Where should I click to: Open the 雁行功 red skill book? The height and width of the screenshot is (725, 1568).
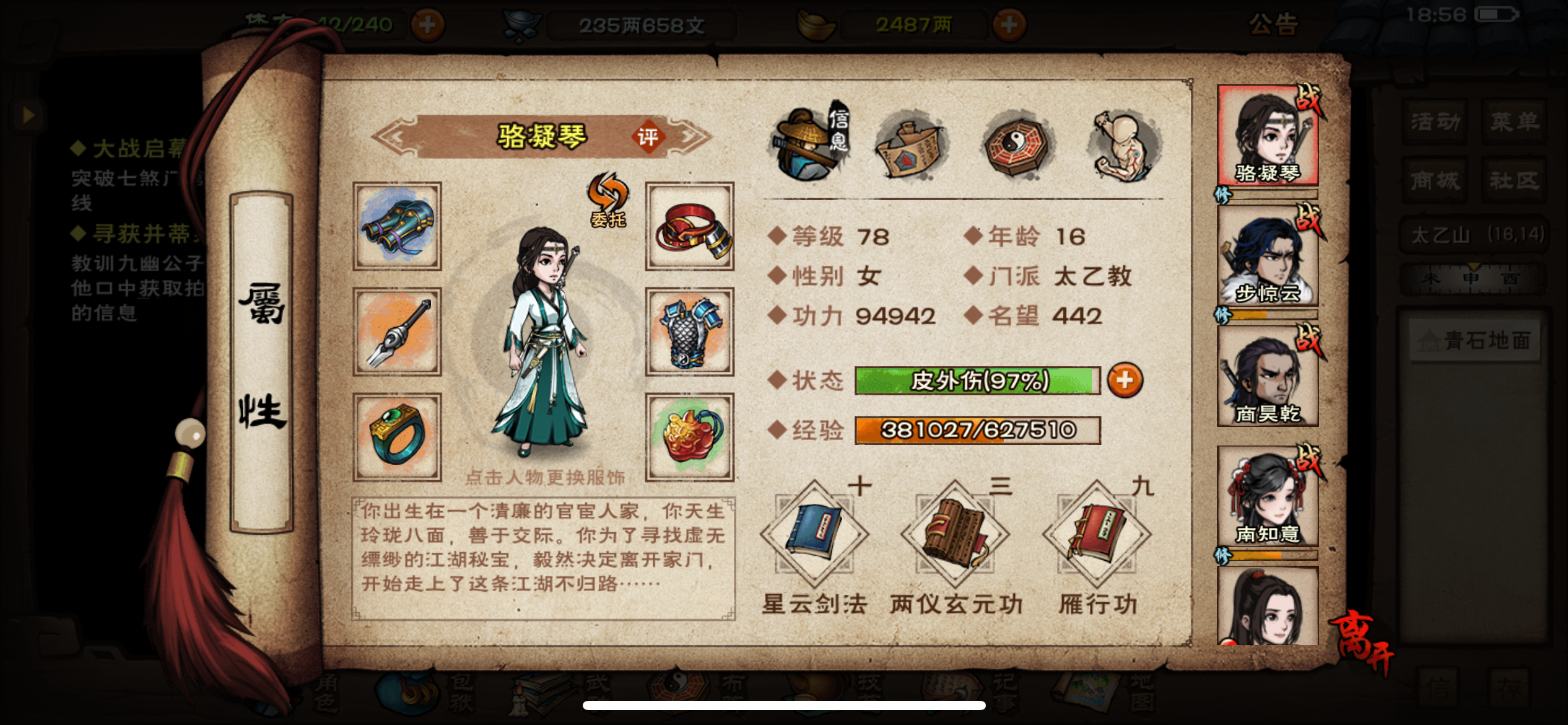[1093, 540]
